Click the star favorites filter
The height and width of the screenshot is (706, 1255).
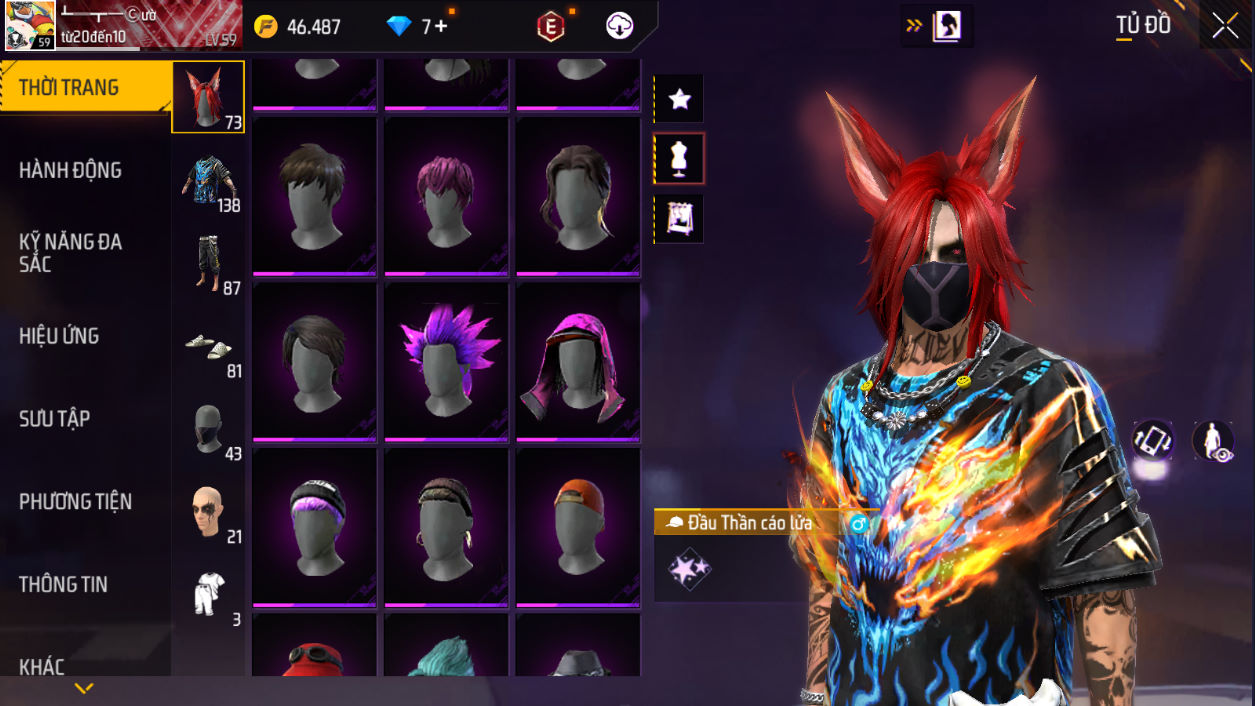[679, 99]
